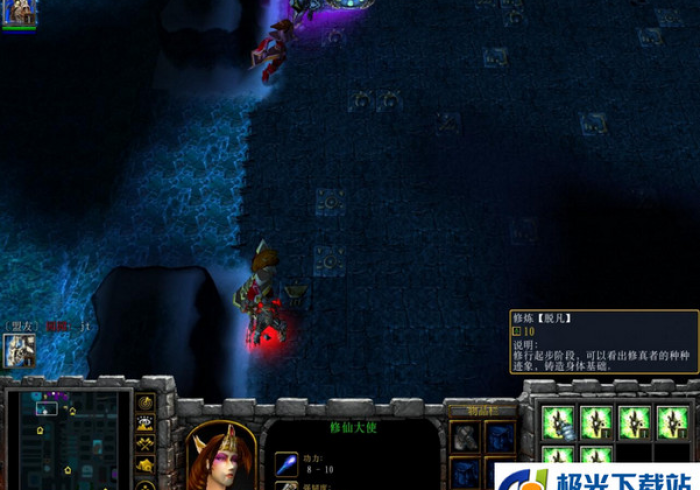700x490 pixels.
Task: Select your hero icon above the green health bar
Action: (x=19, y=11)
